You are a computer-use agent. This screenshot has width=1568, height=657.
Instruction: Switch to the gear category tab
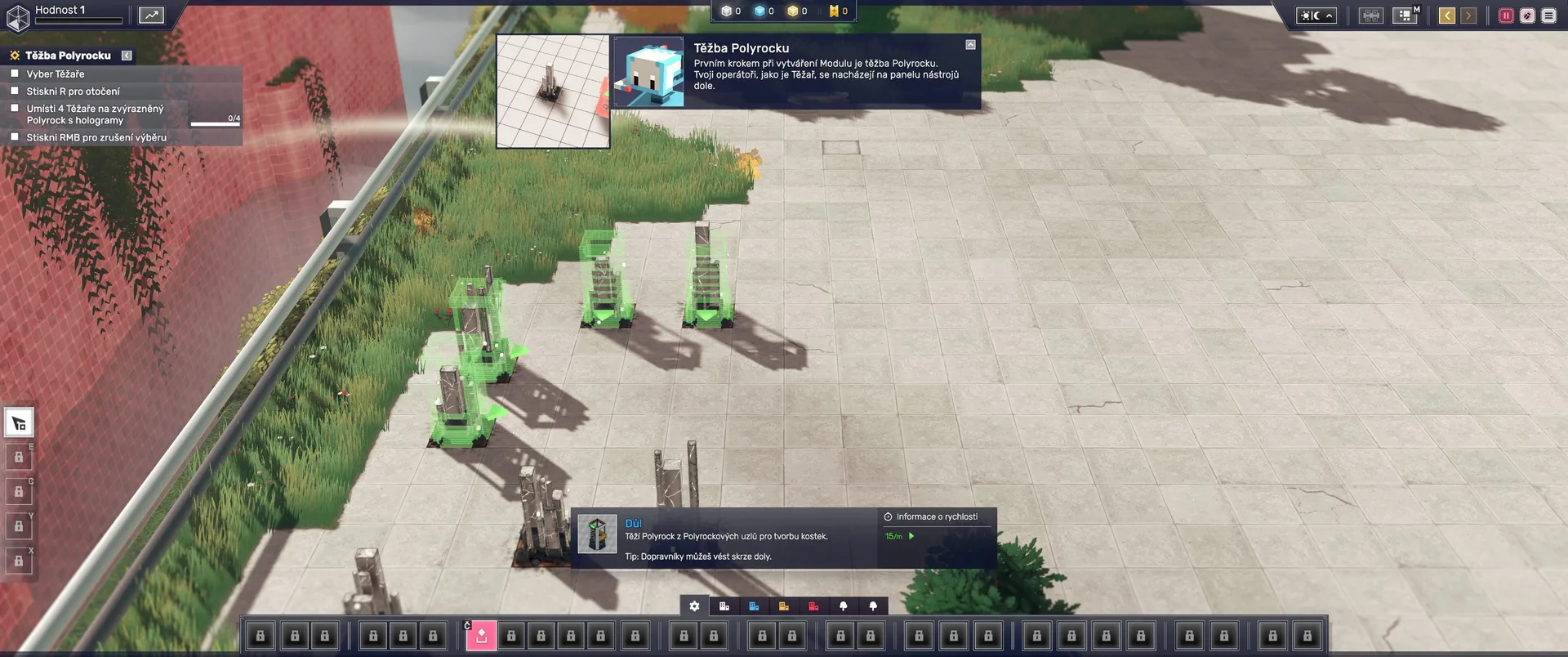point(694,606)
